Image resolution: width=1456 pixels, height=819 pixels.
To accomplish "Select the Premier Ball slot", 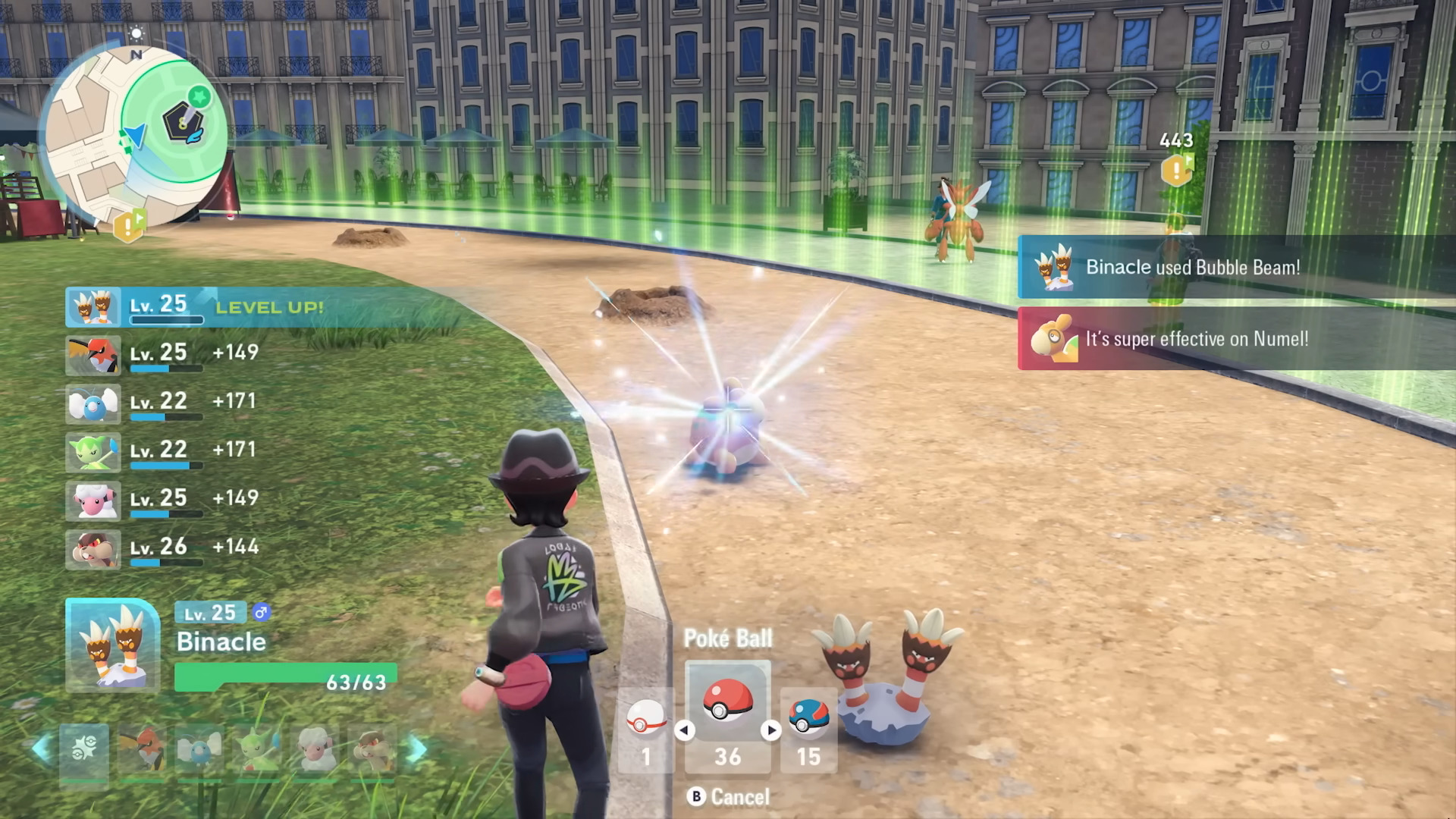I will pyautogui.click(x=646, y=730).
